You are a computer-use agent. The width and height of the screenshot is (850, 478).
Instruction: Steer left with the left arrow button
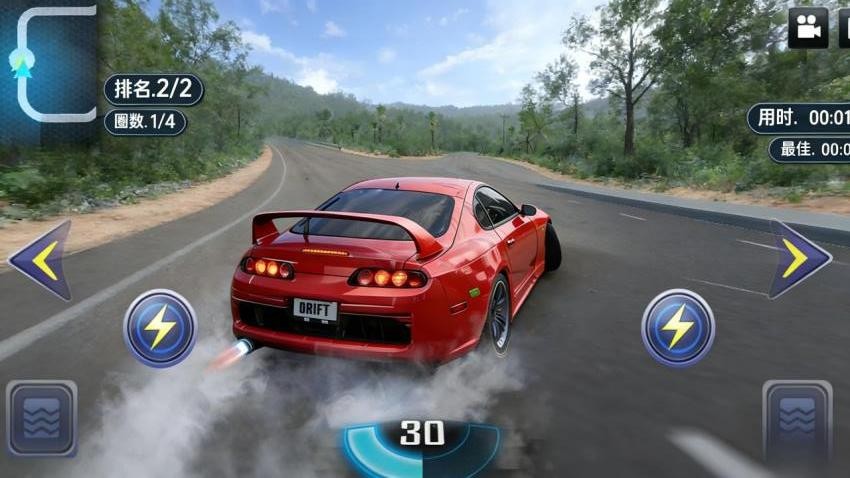(41, 260)
